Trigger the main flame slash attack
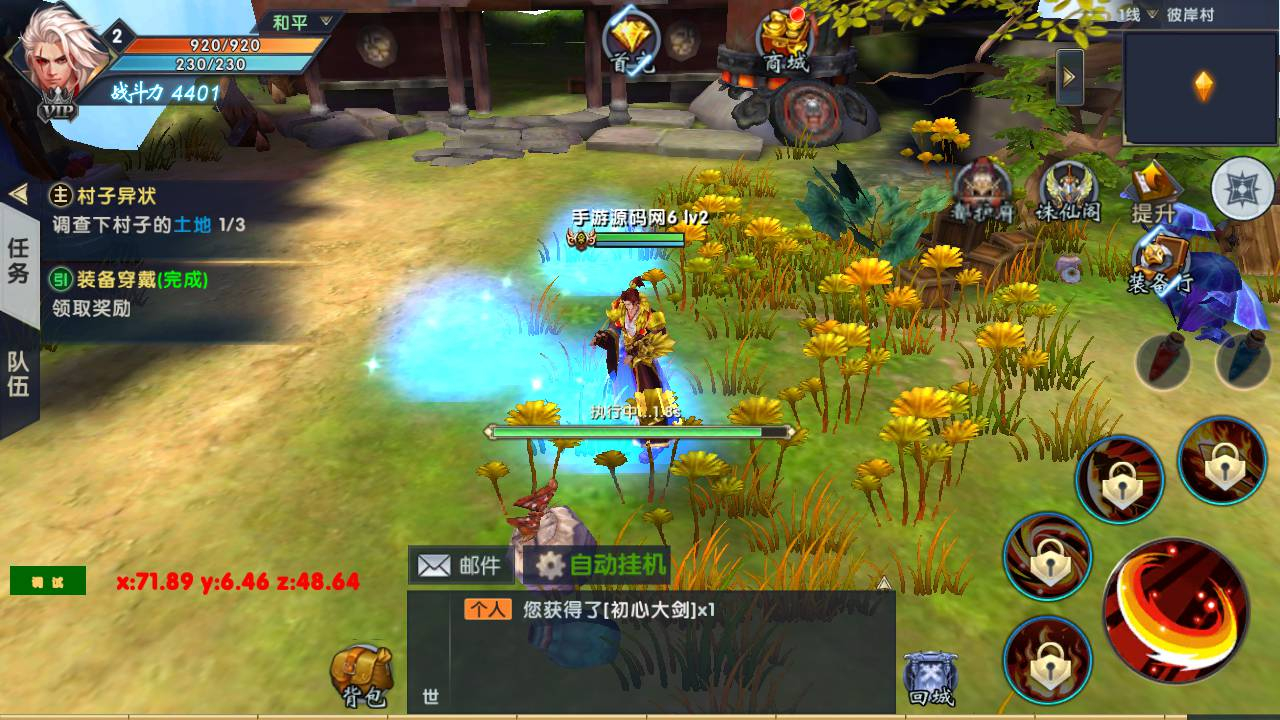Image resolution: width=1280 pixels, height=720 pixels. click(1175, 609)
